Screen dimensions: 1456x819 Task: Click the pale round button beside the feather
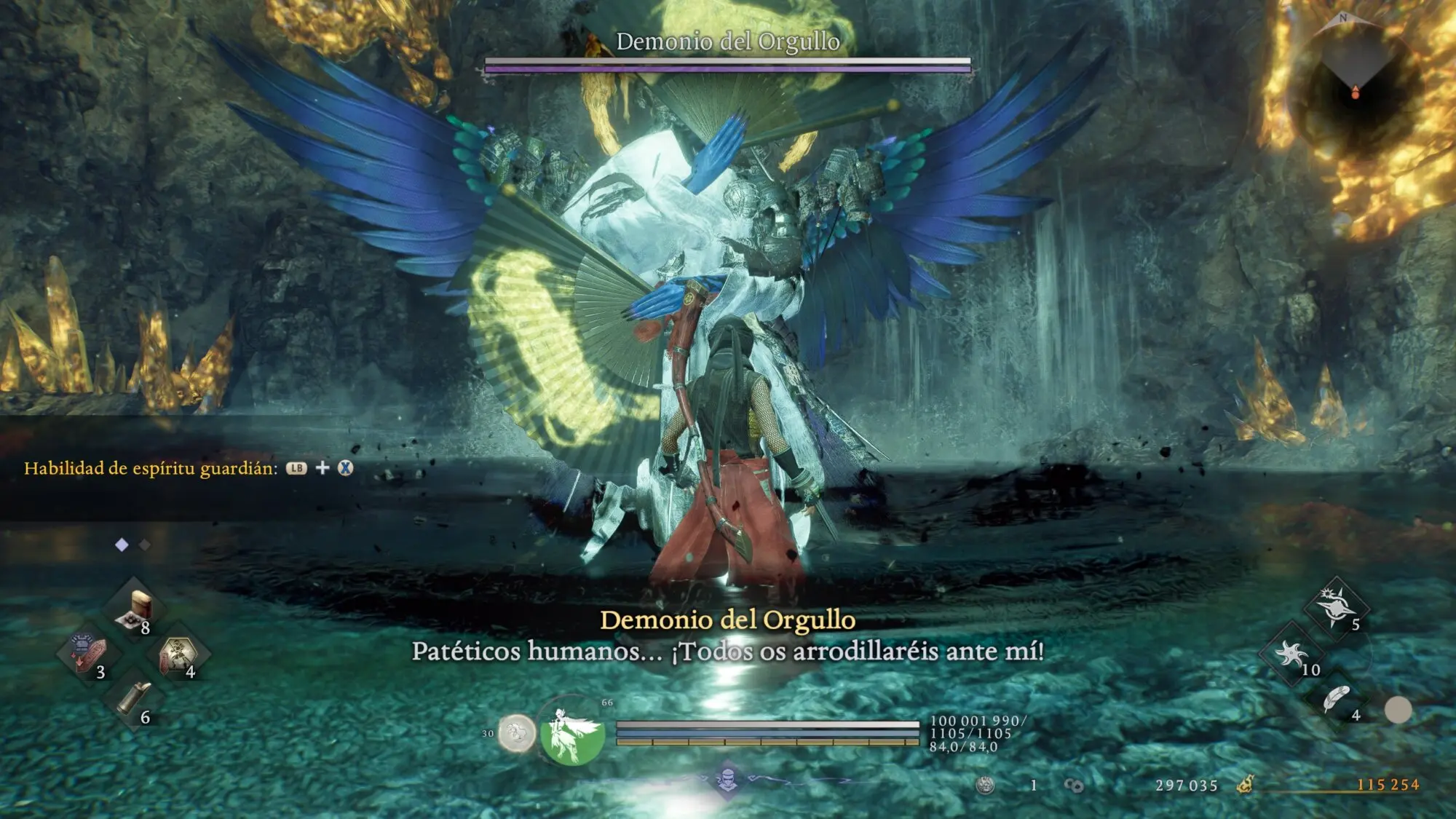click(x=1398, y=710)
